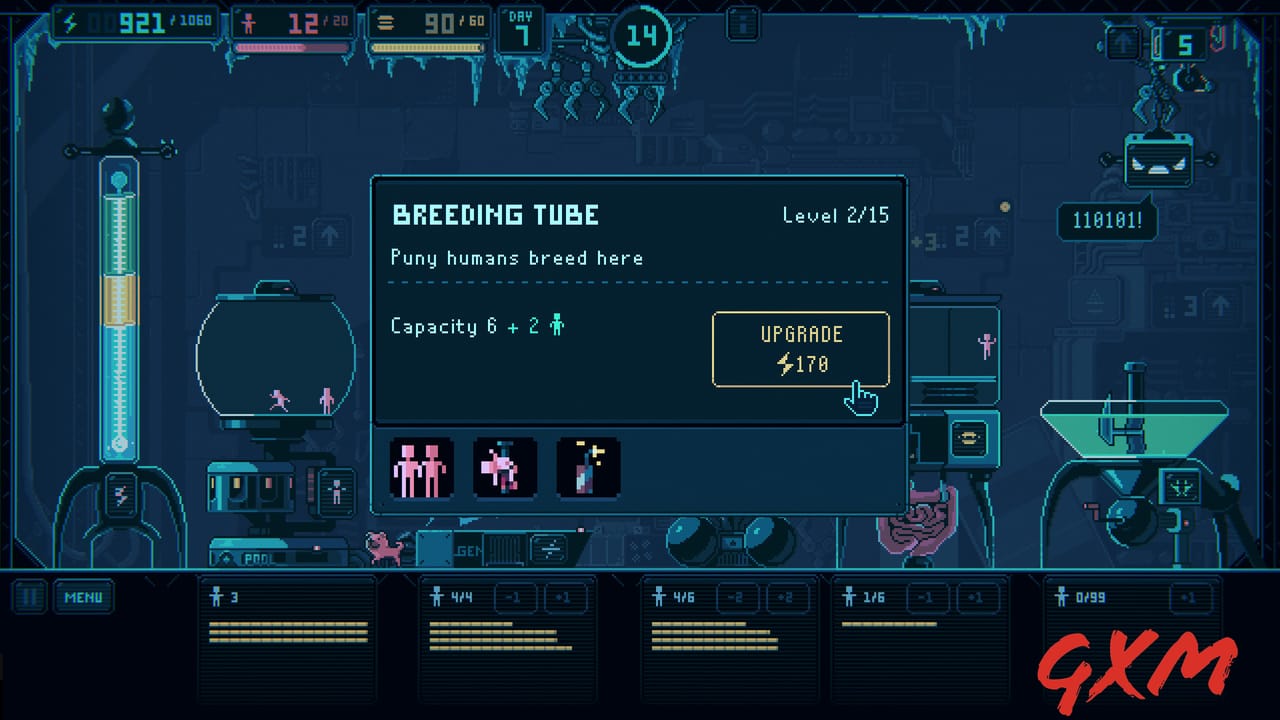Select the mutagen bottle thumbnail
Viewport: 1280px width, 720px height.
(x=588, y=467)
